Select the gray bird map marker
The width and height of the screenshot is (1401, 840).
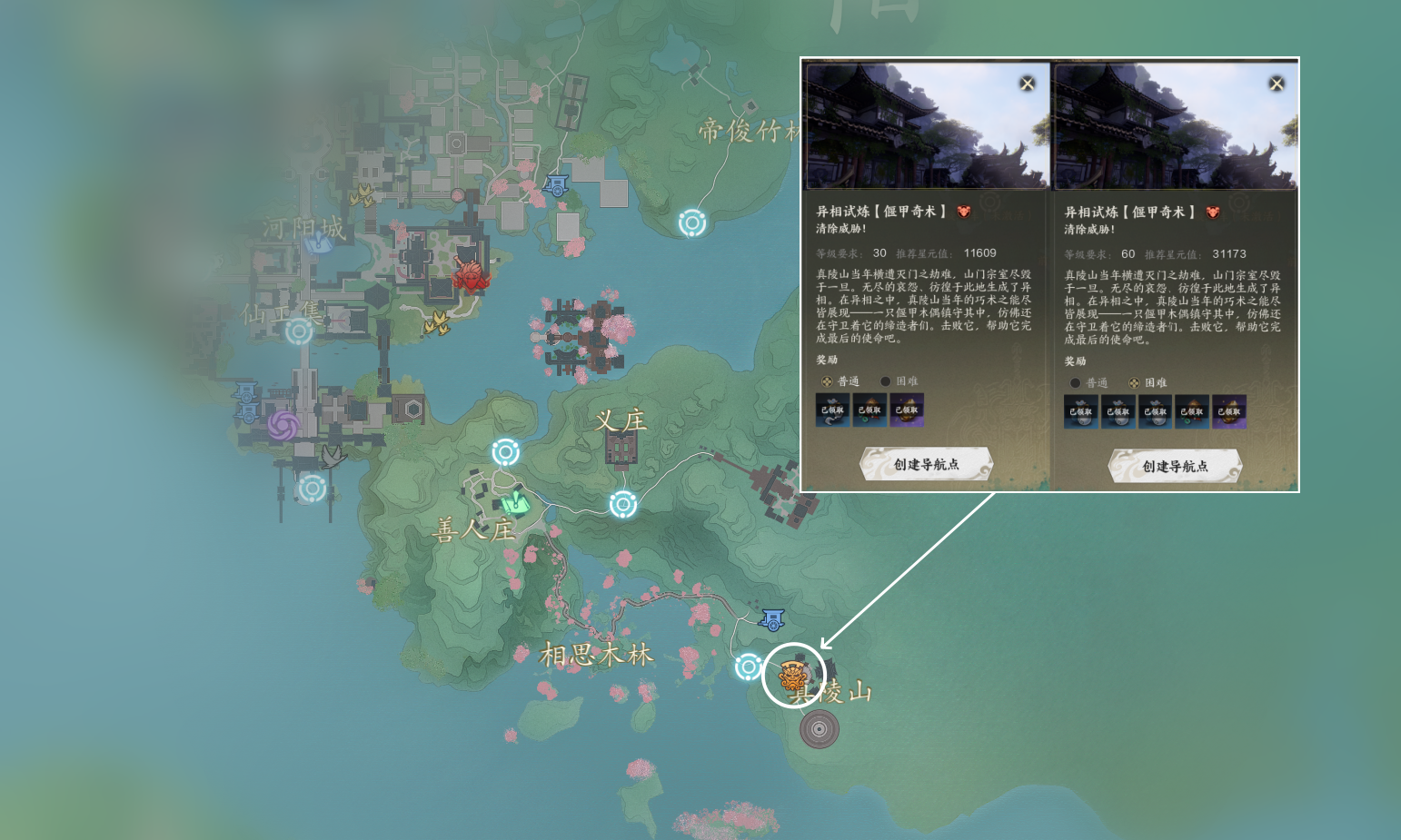(333, 455)
